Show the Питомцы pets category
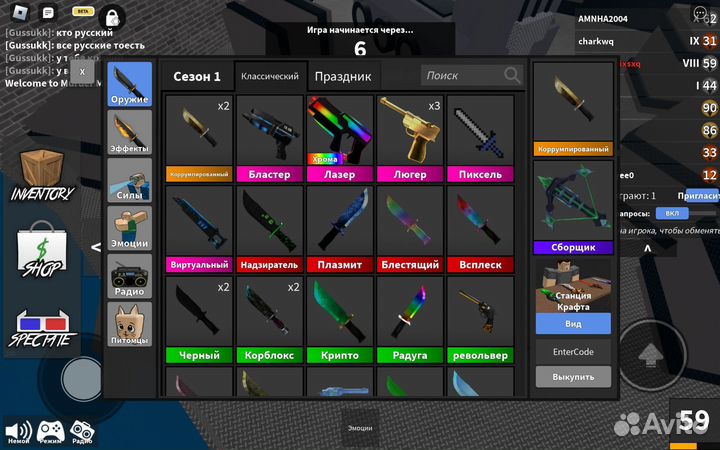The width and height of the screenshot is (720, 450). tap(130, 324)
